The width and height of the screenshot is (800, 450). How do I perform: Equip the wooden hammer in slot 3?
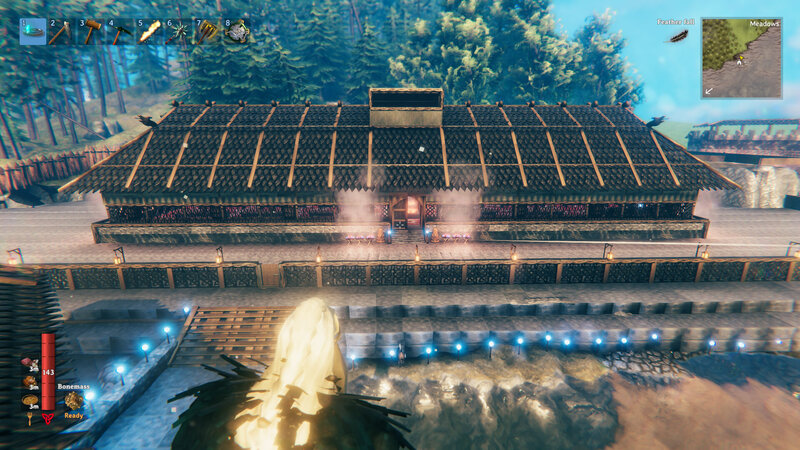tap(91, 31)
